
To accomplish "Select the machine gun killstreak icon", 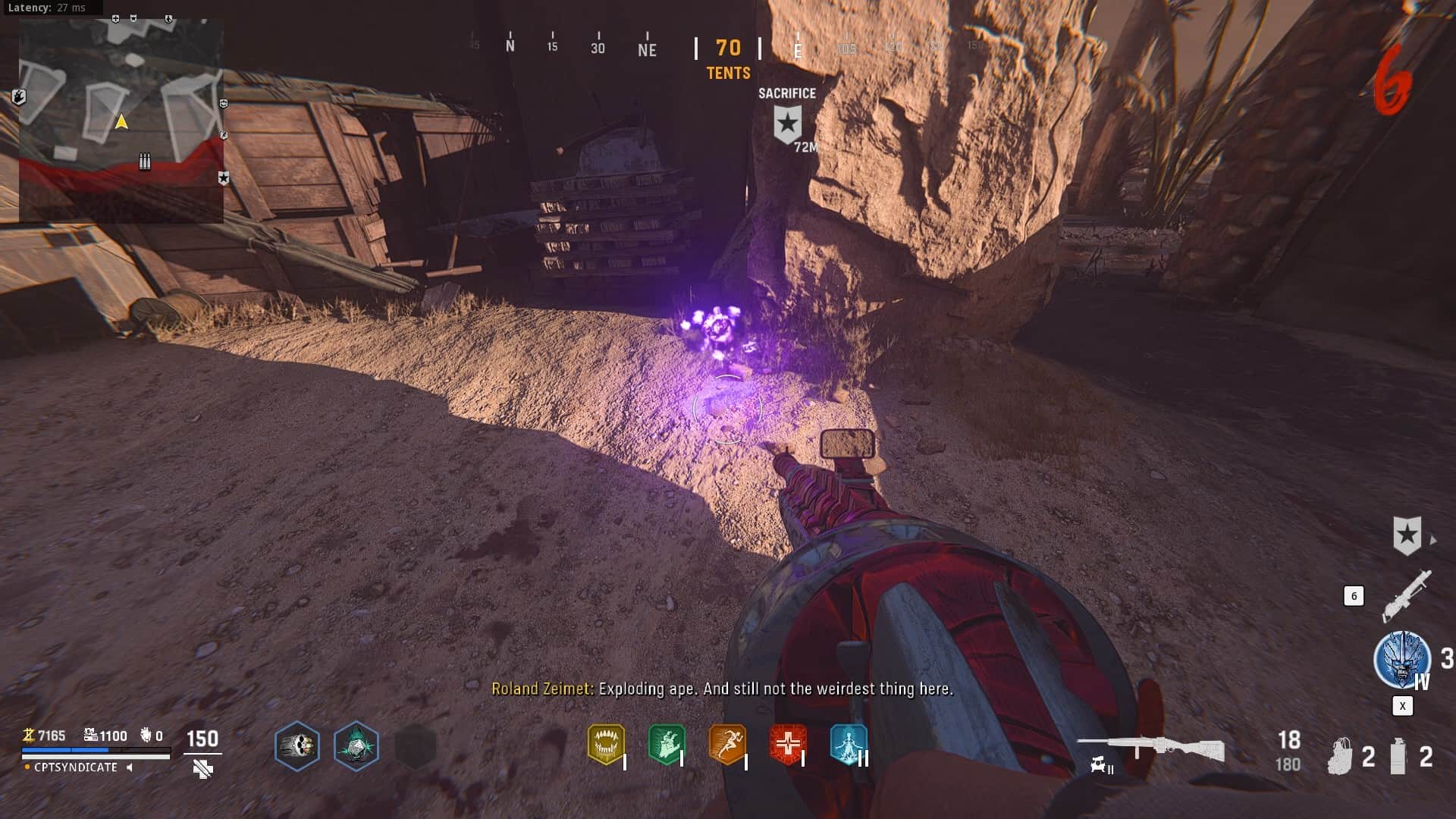I will (x=1407, y=595).
